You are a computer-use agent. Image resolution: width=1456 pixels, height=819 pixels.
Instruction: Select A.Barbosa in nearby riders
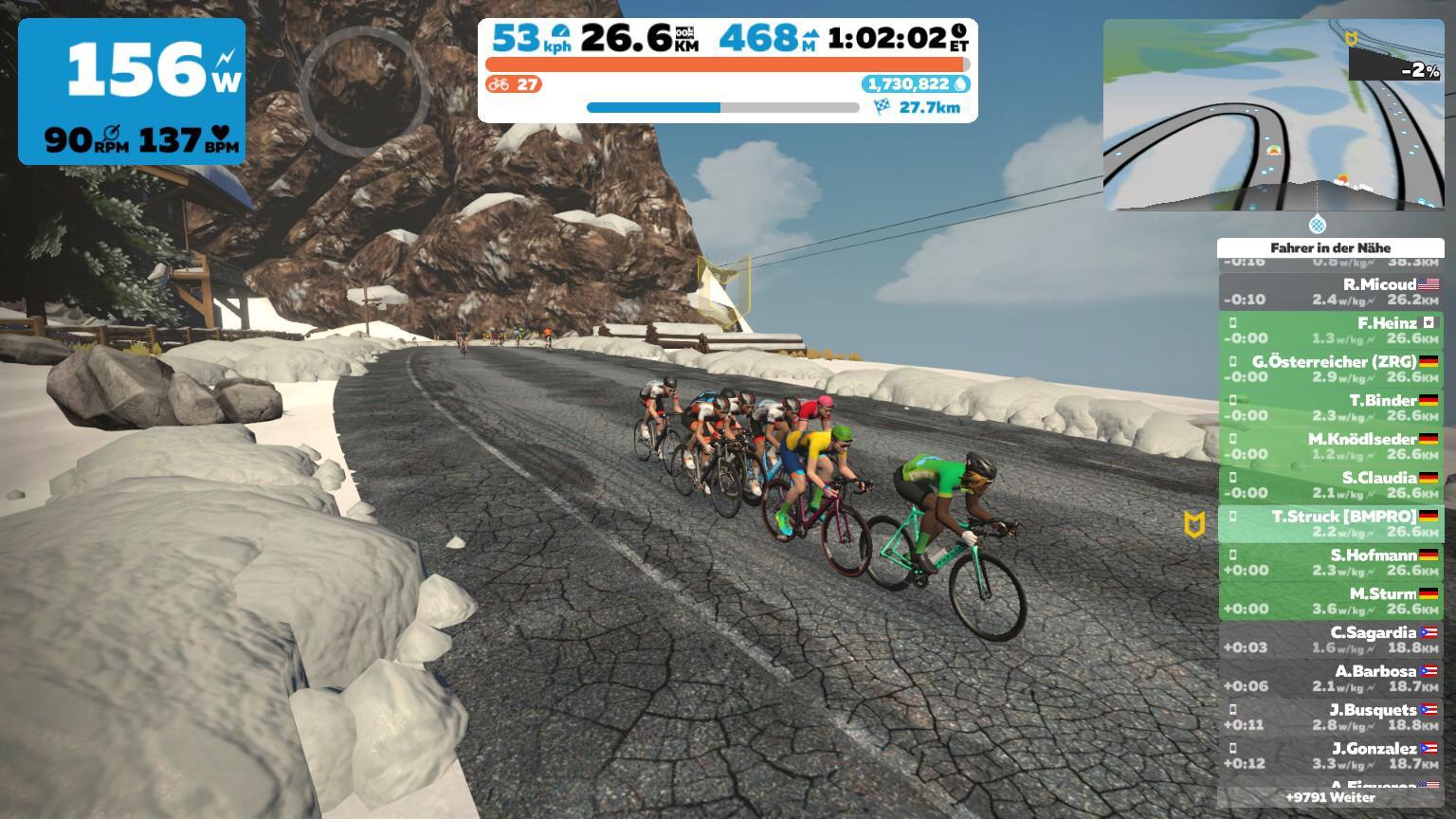coord(1330,679)
